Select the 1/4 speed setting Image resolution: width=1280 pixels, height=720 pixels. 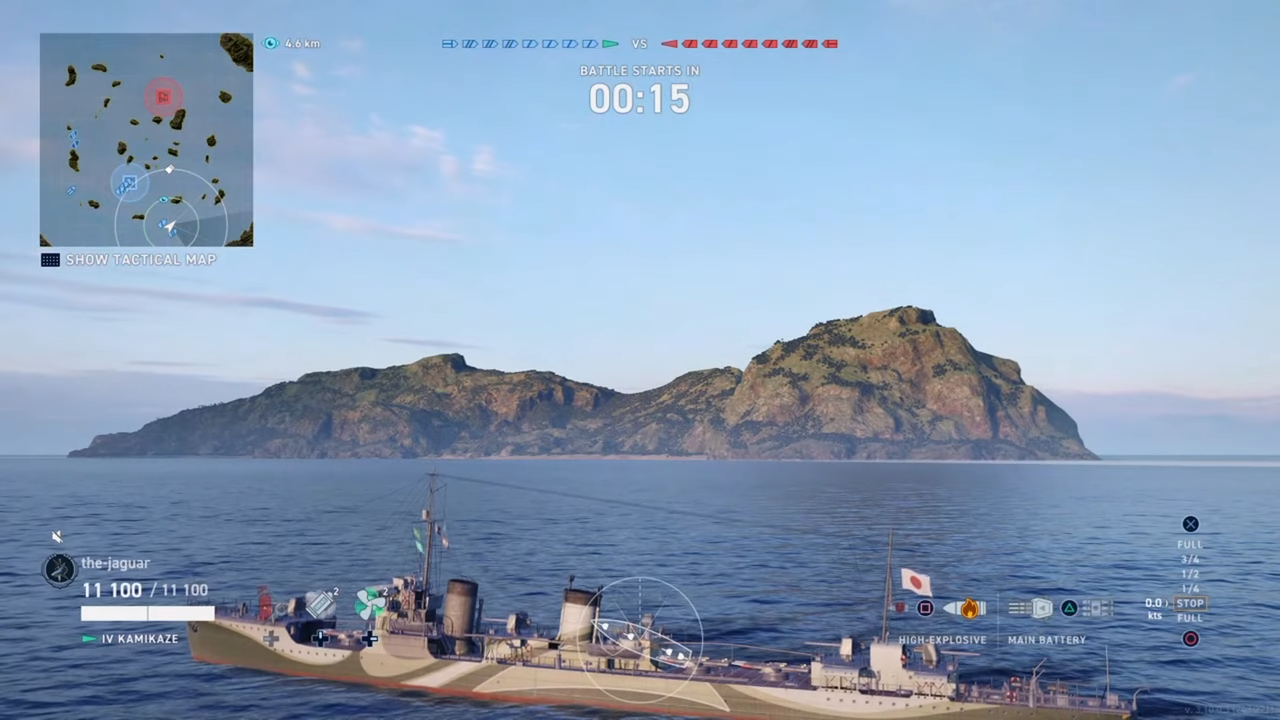click(x=1189, y=588)
